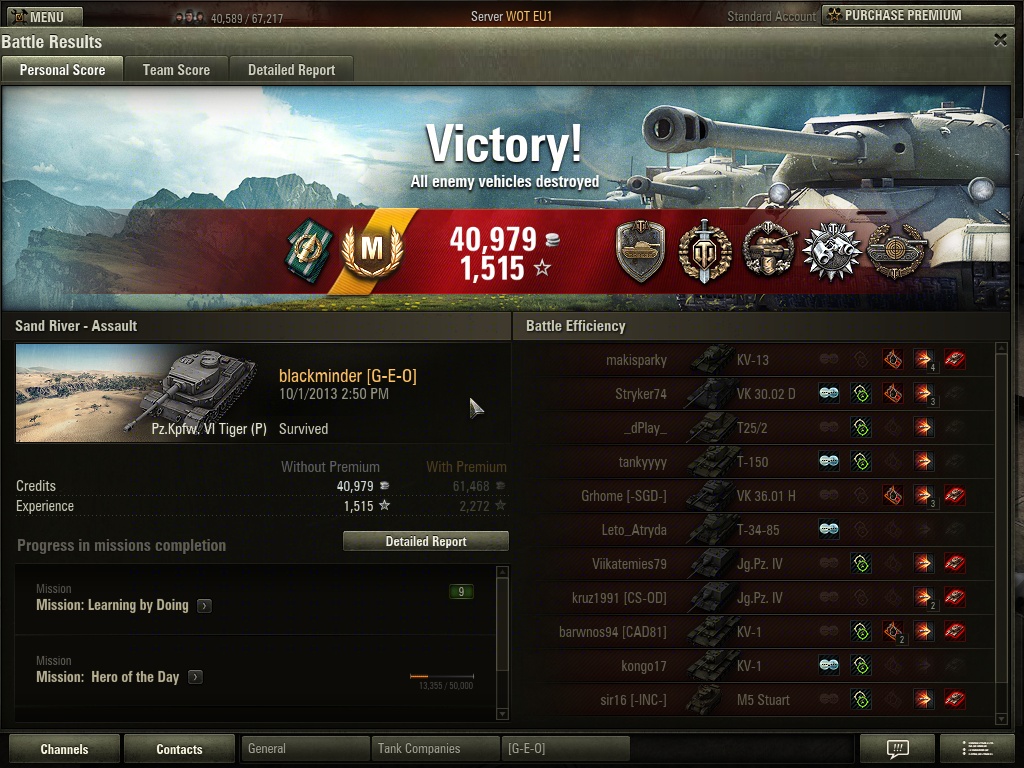Open the Tank Companies channel tab
The width and height of the screenshot is (1024, 768).
tap(435, 748)
